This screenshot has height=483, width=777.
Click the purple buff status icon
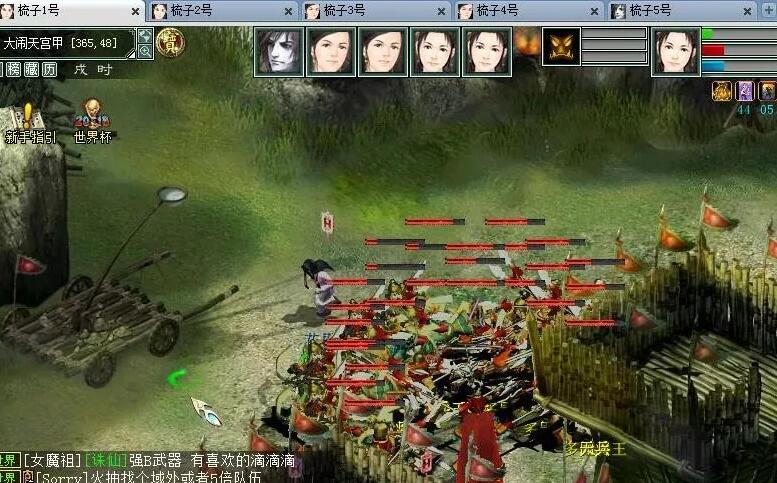[x=744, y=91]
